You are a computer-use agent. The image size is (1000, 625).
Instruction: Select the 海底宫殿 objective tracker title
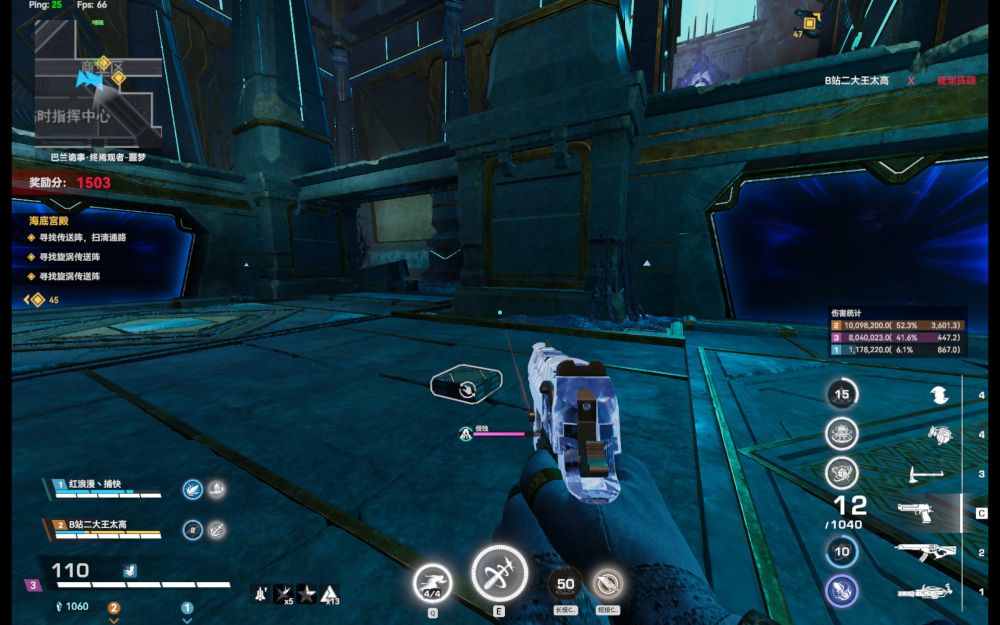pyautogui.click(x=49, y=218)
